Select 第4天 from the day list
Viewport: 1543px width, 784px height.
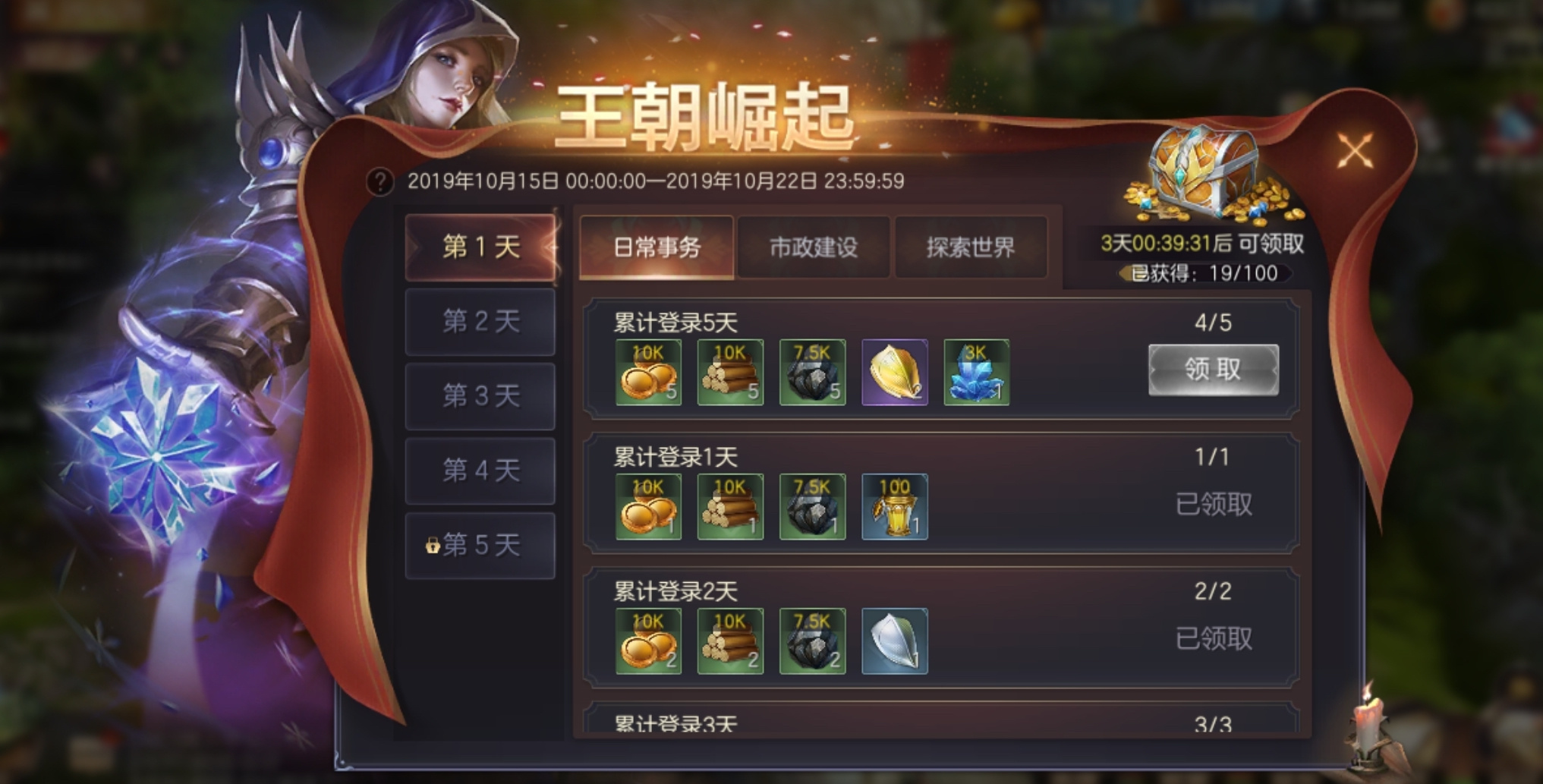480,469
